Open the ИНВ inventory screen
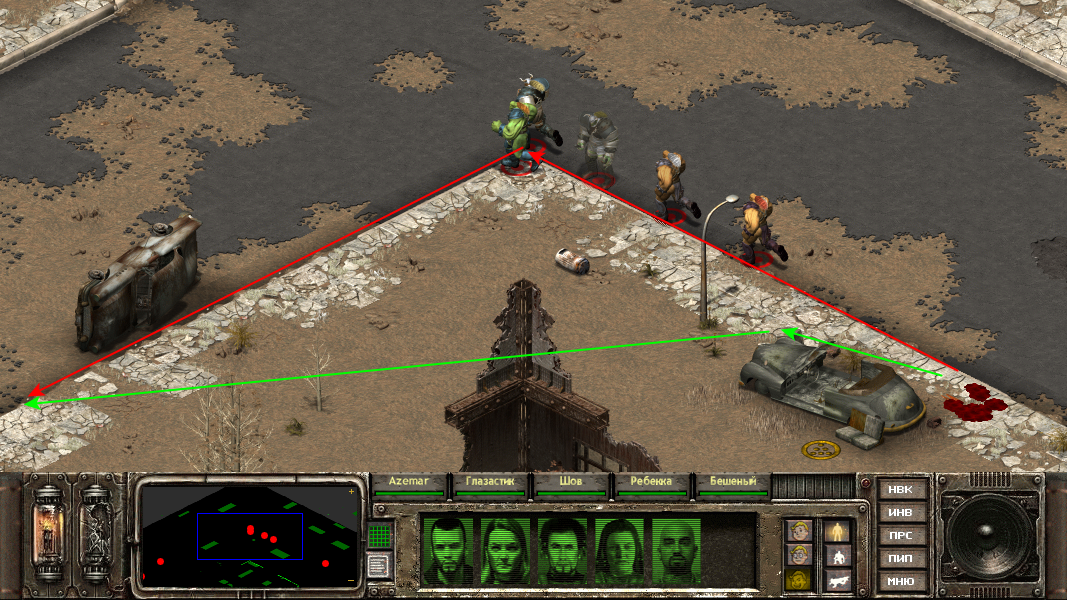 [900, 513]
